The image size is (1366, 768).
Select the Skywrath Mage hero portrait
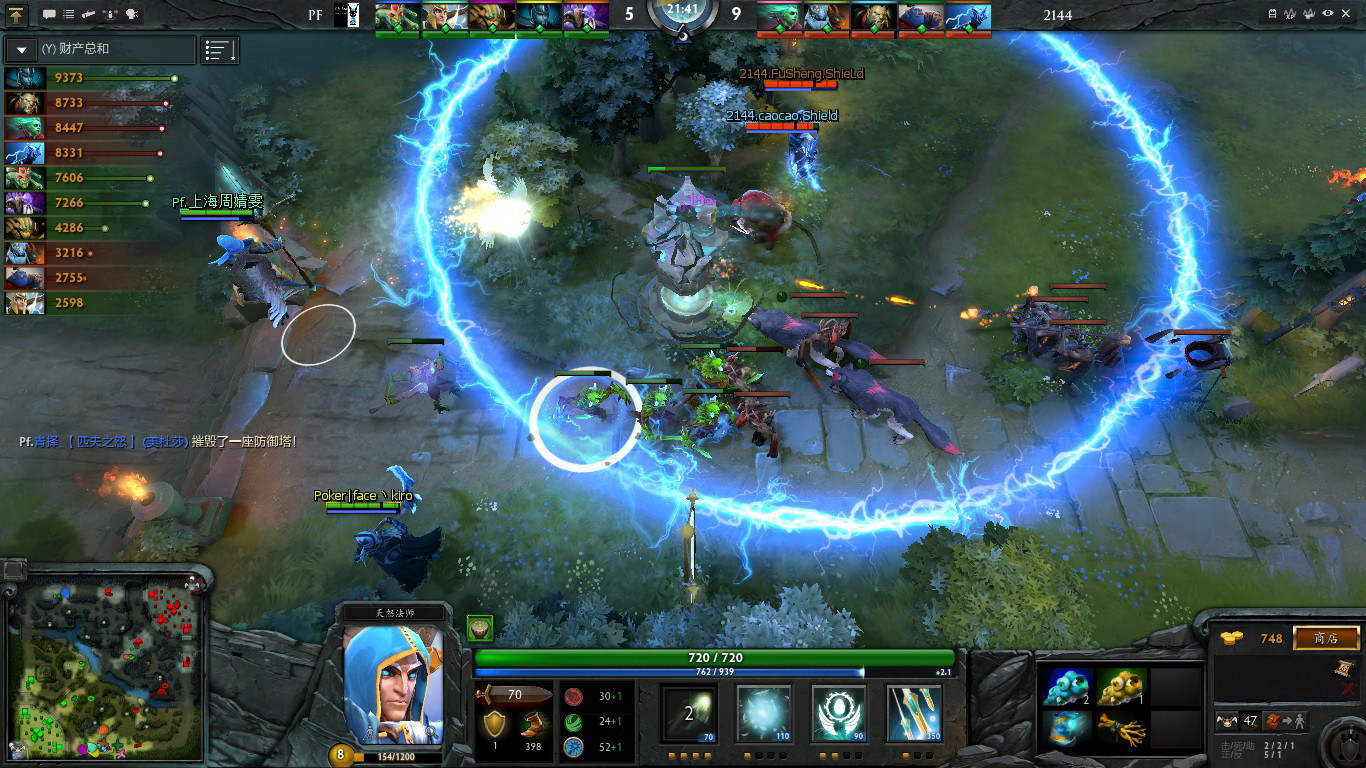tap(393, 685)
